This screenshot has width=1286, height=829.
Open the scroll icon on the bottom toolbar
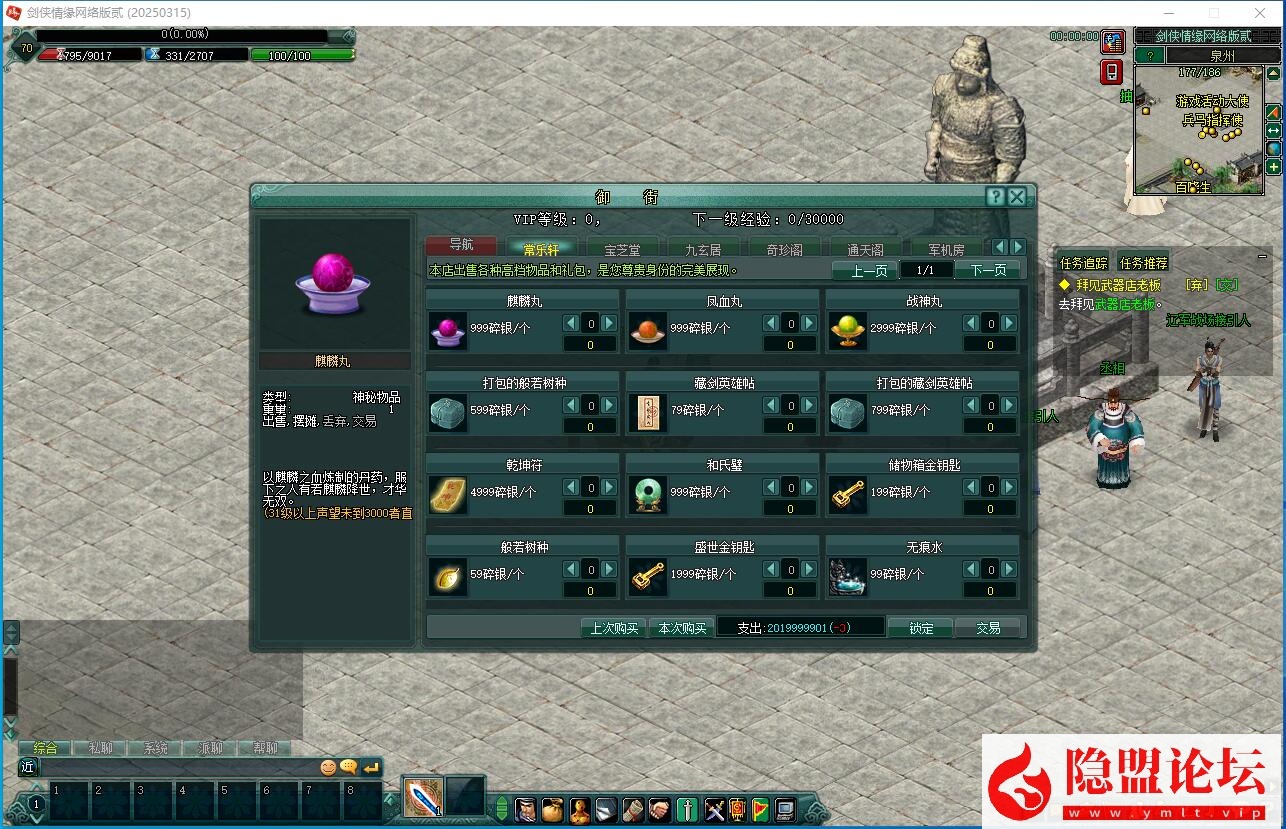(631, 811)
